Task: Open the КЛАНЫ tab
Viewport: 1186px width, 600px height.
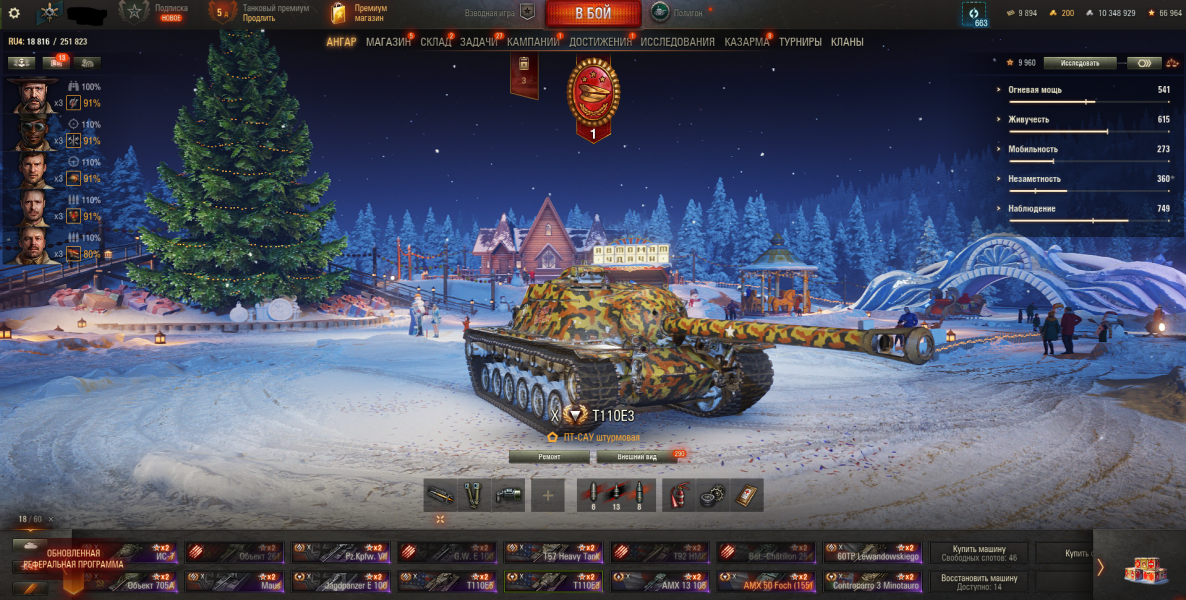Action: tap(846, 42)
